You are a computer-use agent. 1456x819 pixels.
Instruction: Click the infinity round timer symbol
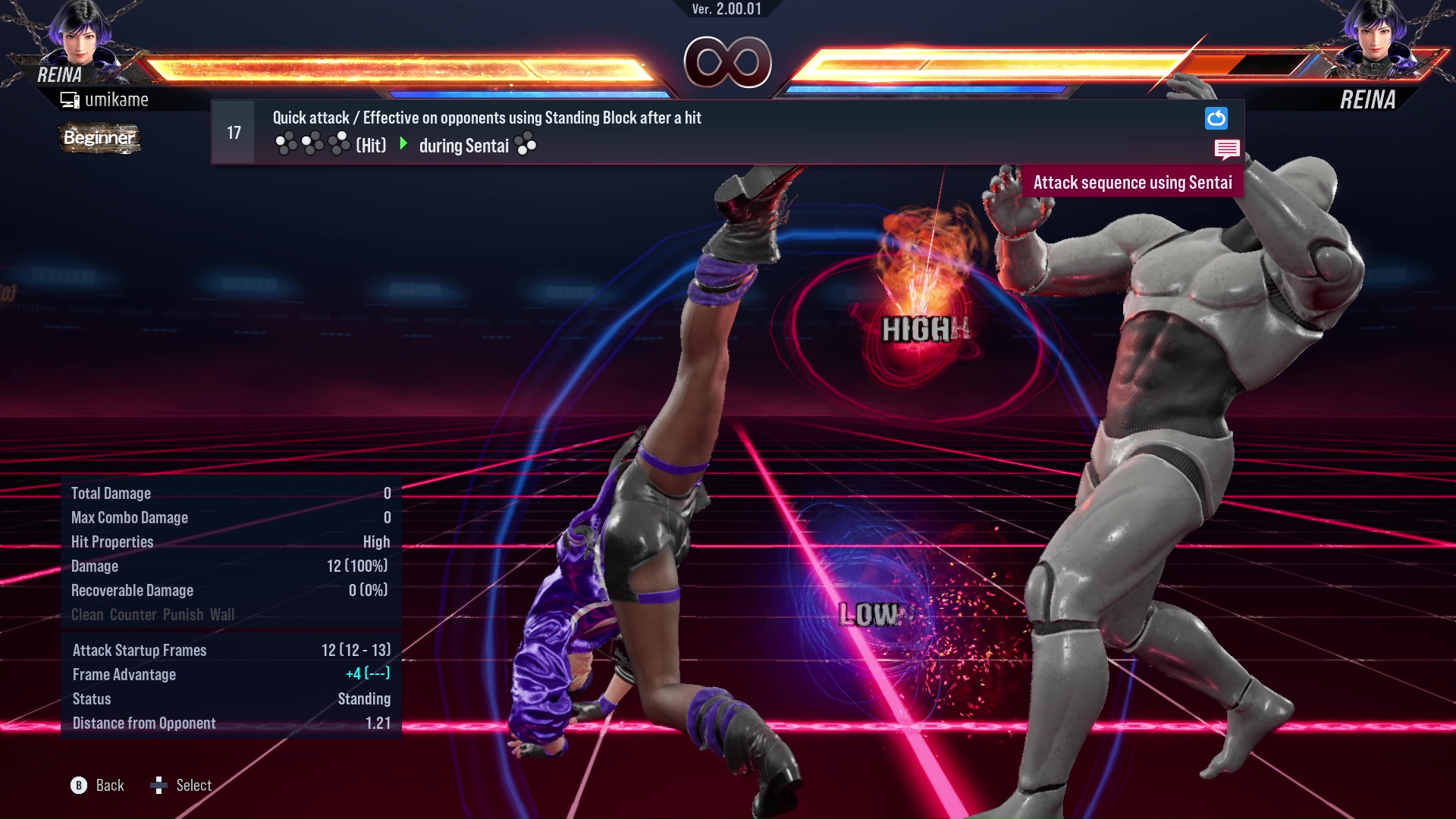(728, 64)
